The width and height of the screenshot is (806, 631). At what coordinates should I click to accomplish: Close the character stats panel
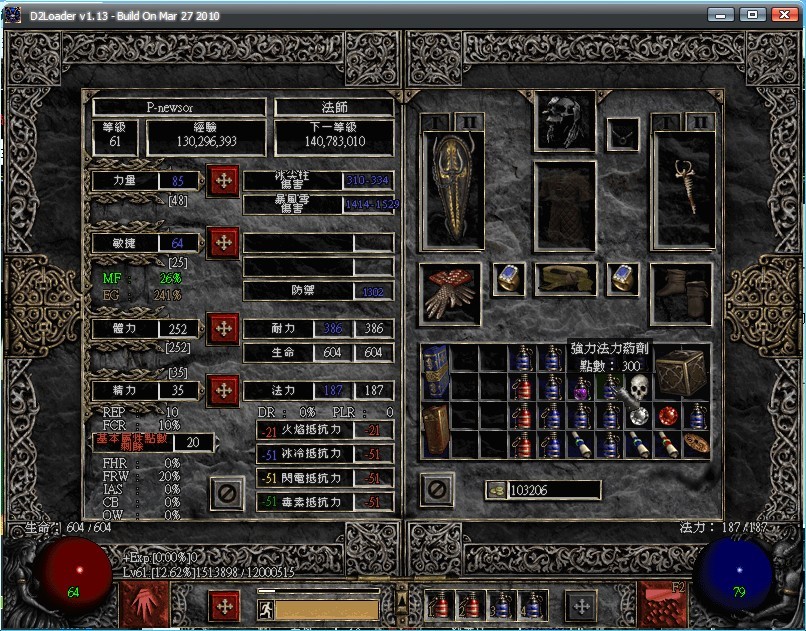point(227,492)
